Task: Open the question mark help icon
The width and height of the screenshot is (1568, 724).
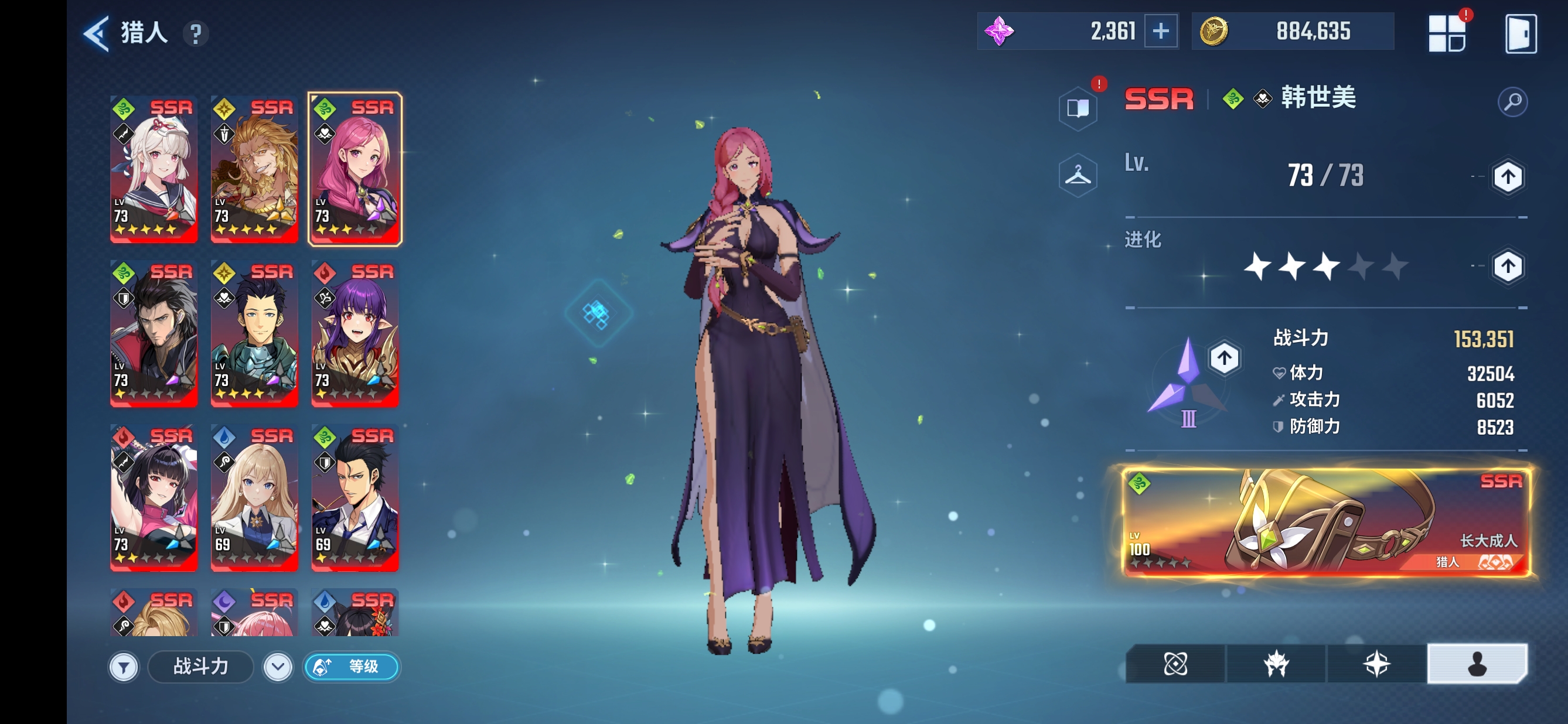Action: (x=195, y=33)
